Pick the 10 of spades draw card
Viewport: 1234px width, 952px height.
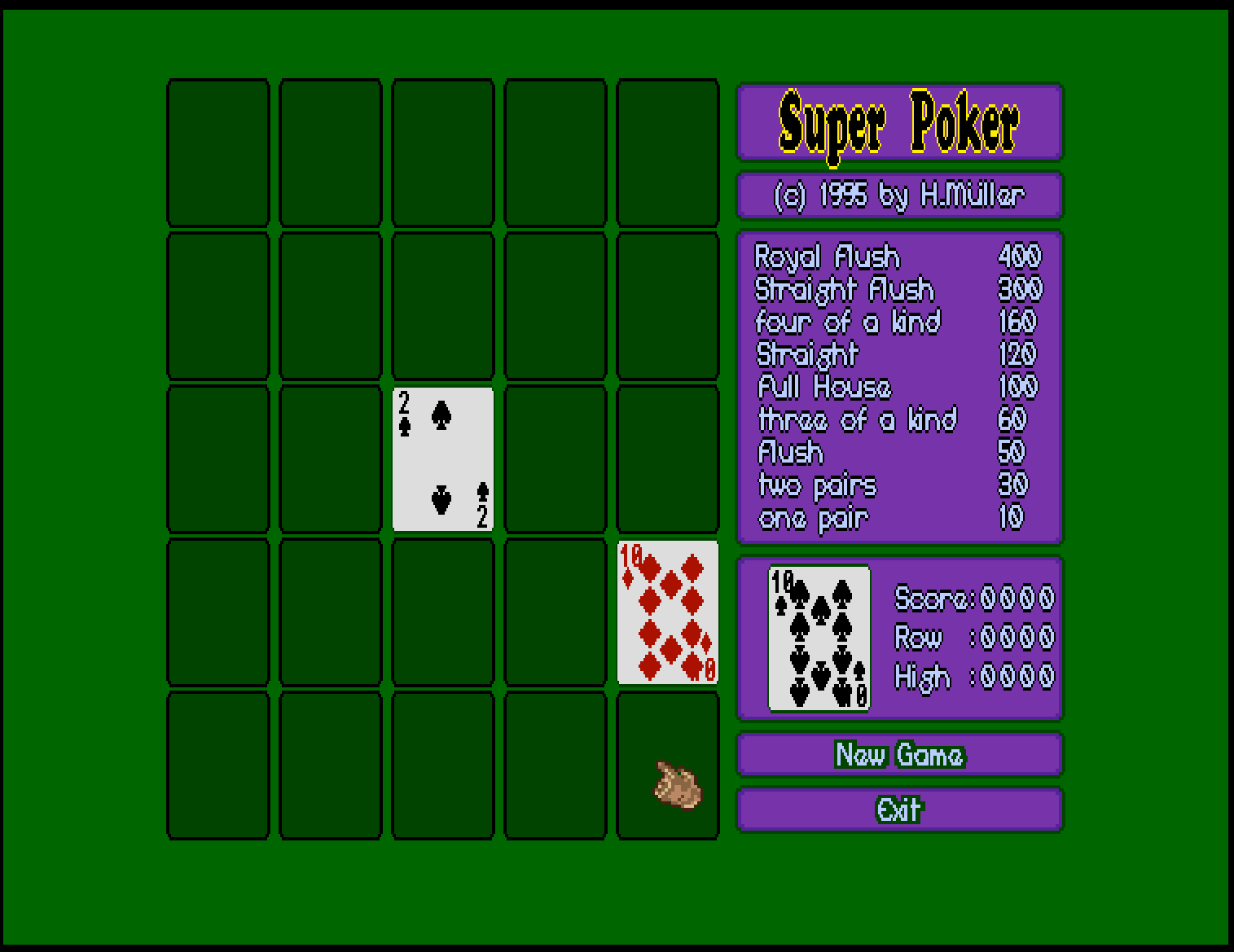pyautogui.click(x=819, y=638)
